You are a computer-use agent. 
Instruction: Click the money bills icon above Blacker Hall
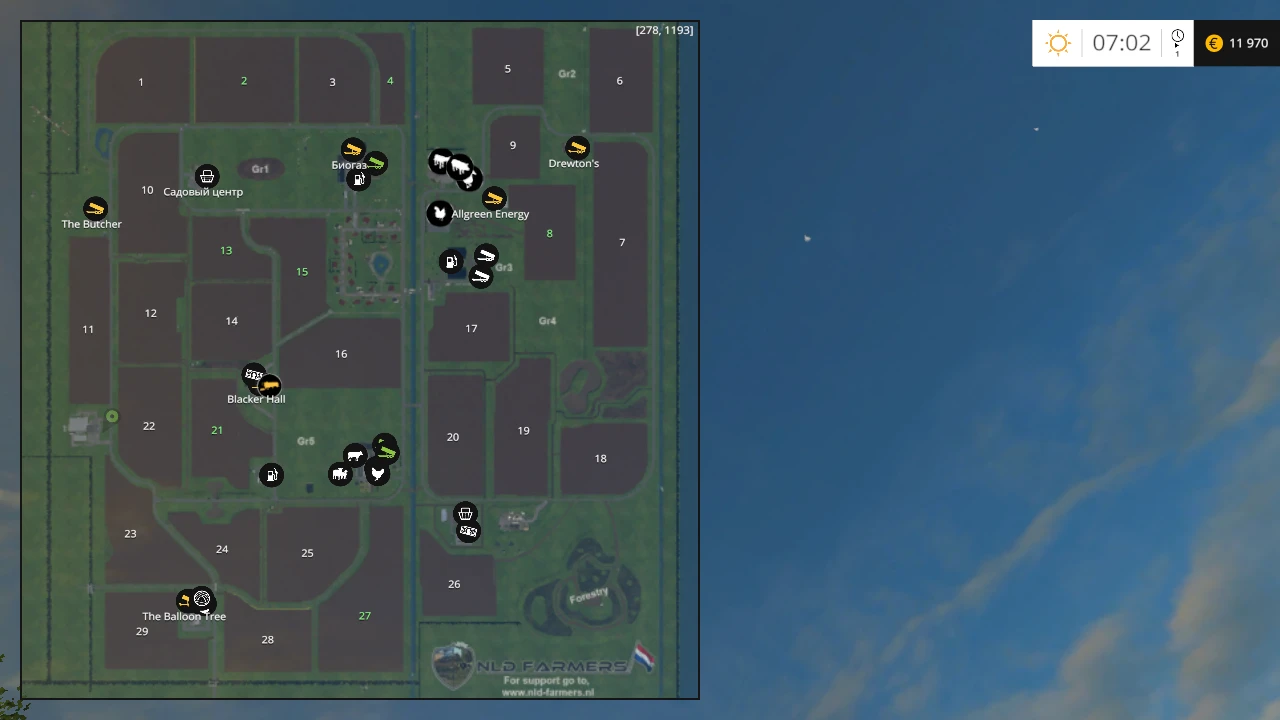[253, 374]
